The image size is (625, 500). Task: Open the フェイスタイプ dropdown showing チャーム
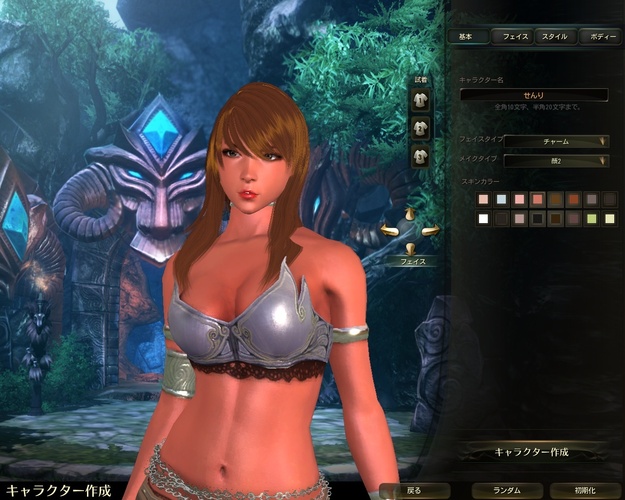coord(556,141)
